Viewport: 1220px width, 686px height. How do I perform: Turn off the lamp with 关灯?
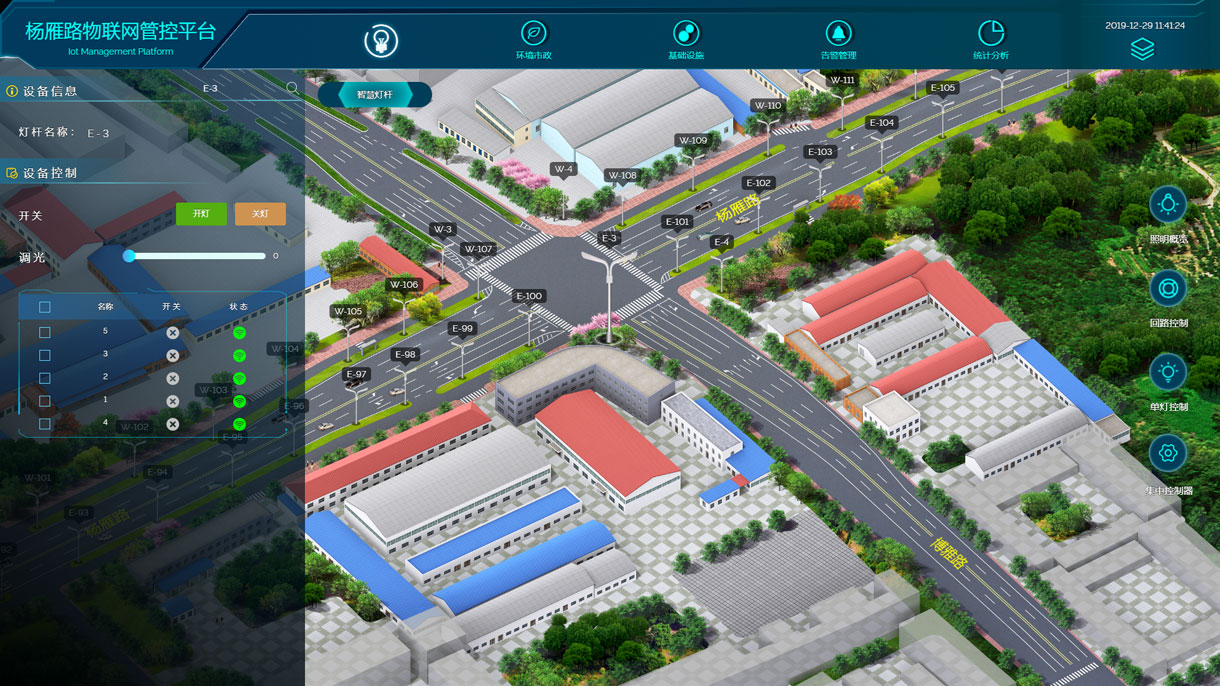point(260,214)
